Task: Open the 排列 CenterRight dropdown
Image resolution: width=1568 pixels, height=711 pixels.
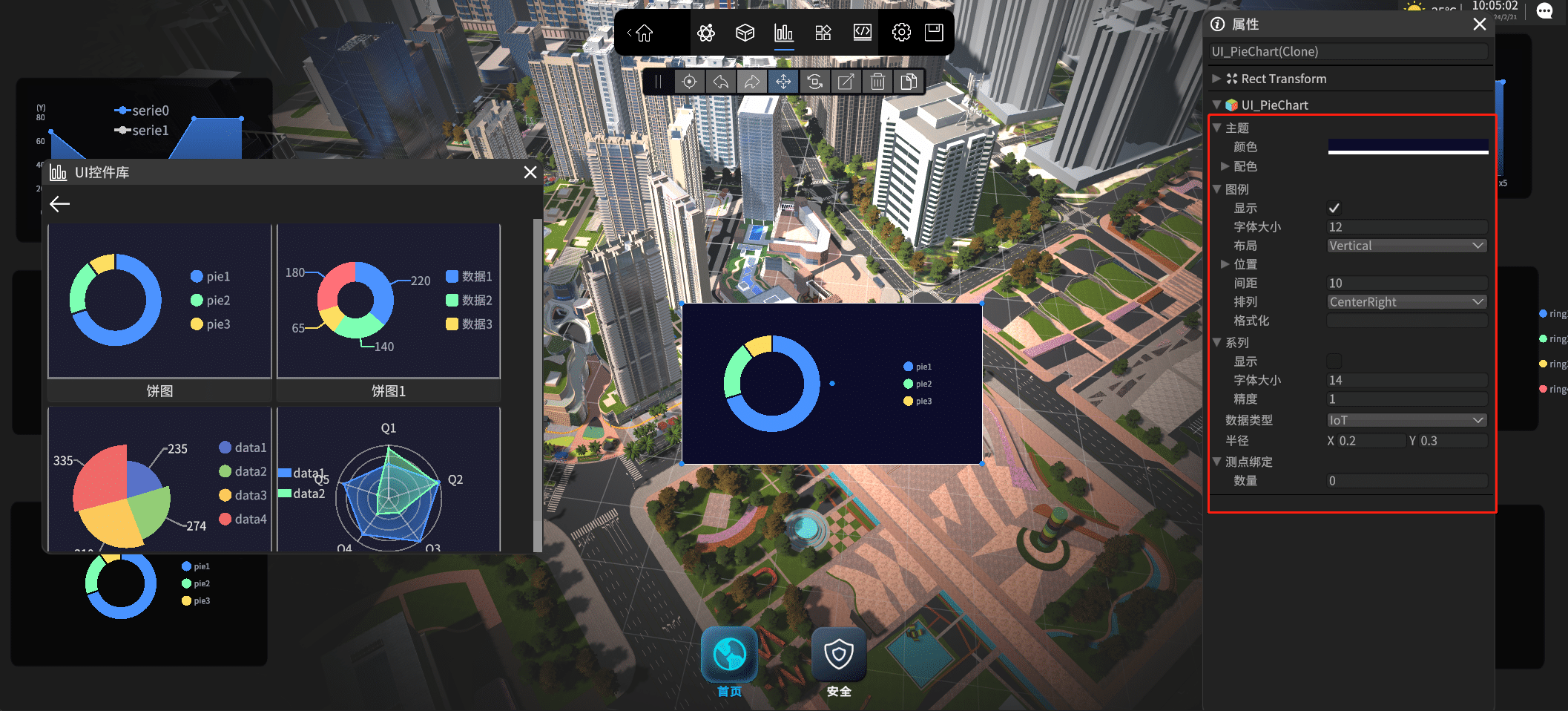Action: tap(1406, 302)
